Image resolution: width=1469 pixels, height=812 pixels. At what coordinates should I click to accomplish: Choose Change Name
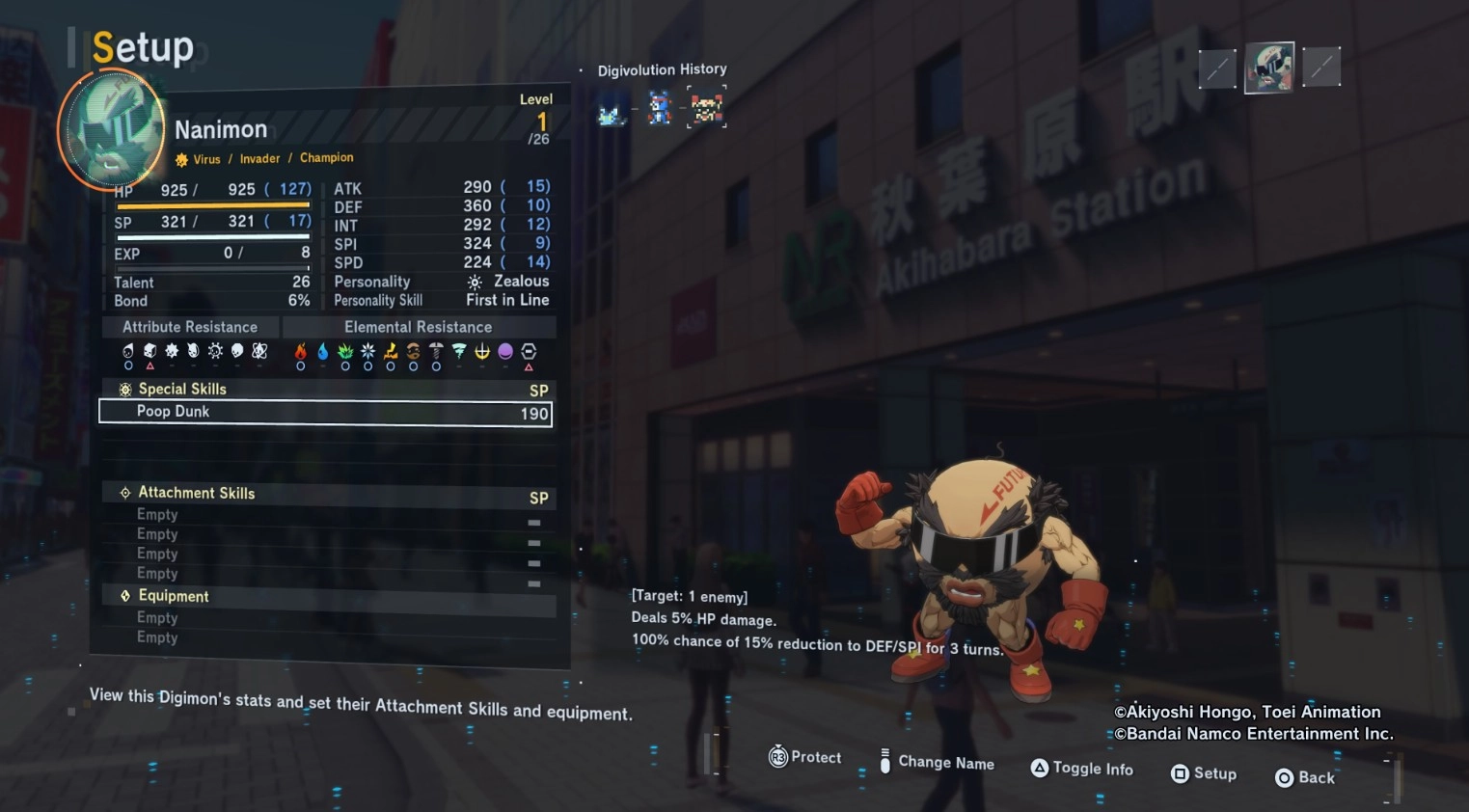click(x=937, y=762)
